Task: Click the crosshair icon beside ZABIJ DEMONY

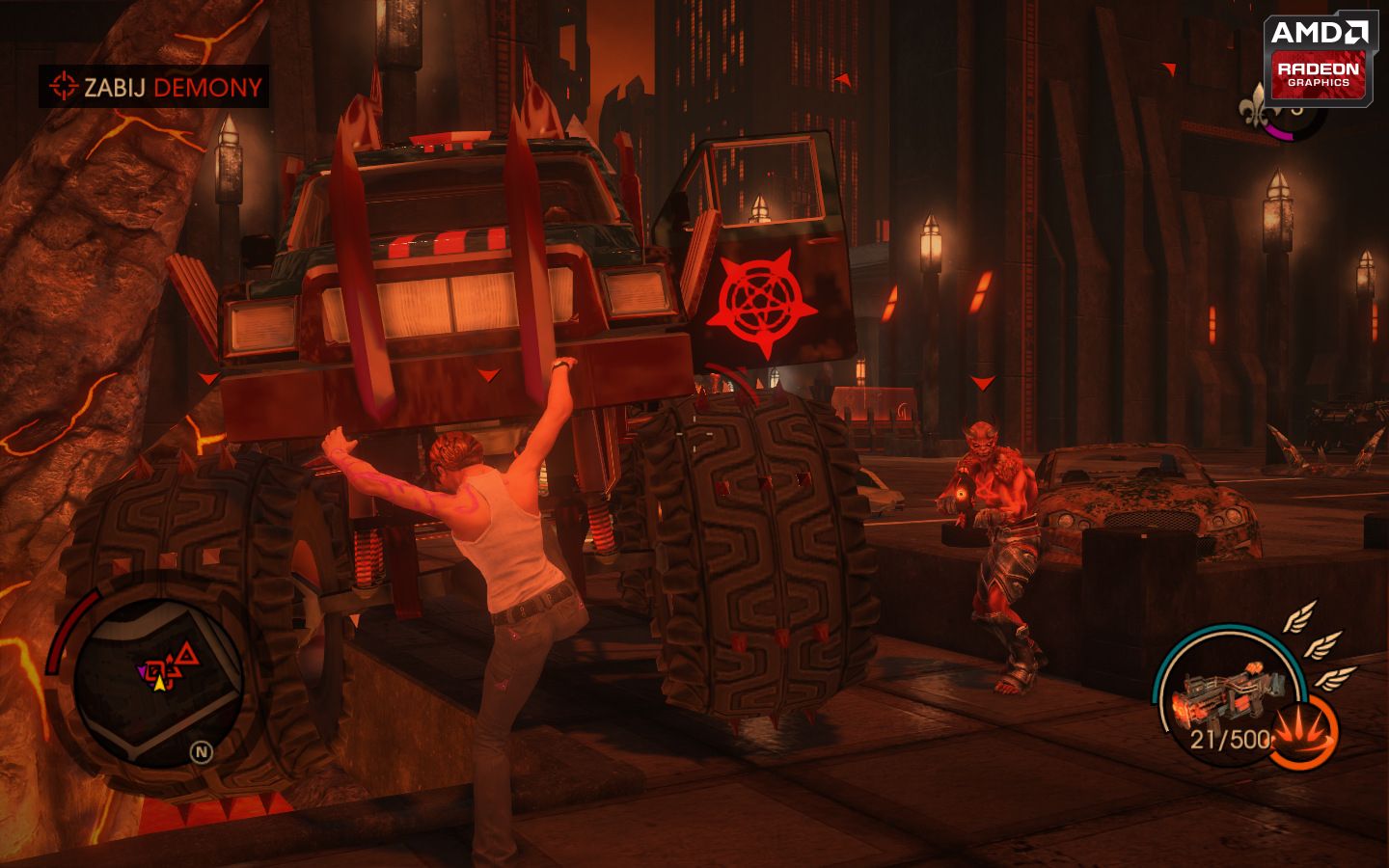Action: tap(64, 86)
